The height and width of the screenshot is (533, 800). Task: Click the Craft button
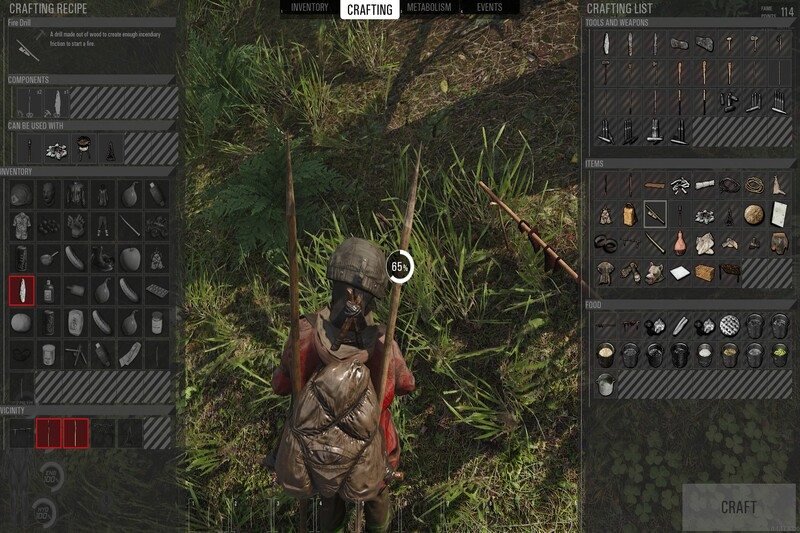[738, 507]
